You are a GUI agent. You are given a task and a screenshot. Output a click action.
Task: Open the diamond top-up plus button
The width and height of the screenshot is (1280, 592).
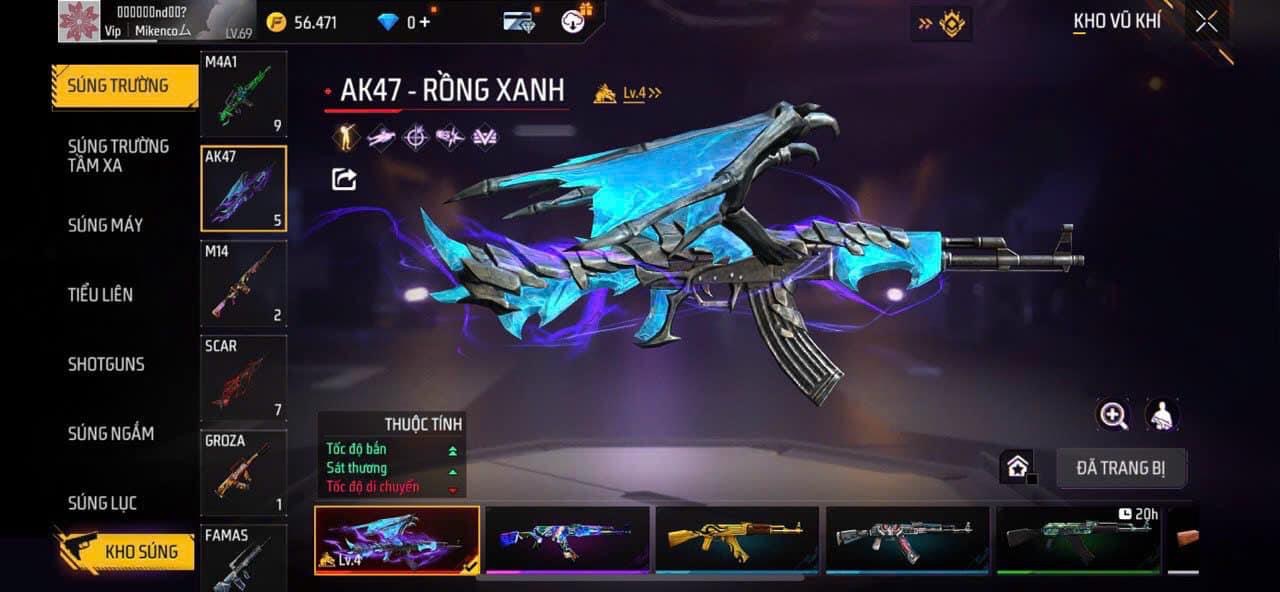click(425, 22)
